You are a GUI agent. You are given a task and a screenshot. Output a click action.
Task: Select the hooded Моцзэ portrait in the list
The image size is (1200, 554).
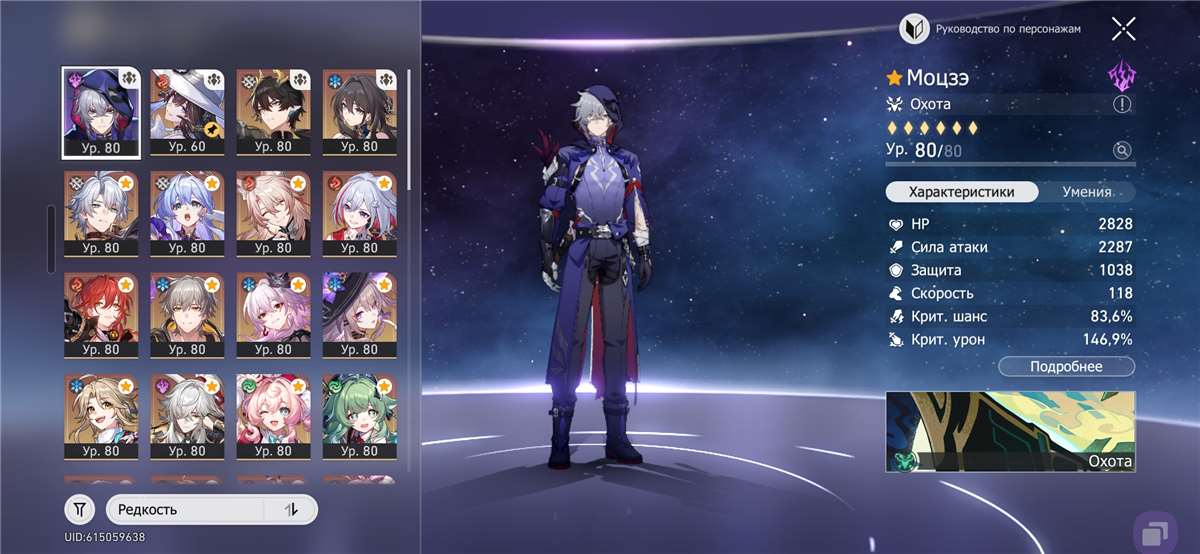(99, 112)
